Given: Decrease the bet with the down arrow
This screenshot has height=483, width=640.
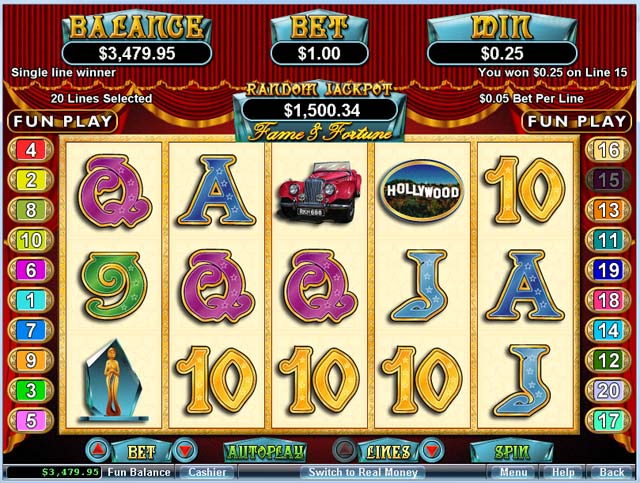Looking at the screenshot, I should (x=182, y=451).
